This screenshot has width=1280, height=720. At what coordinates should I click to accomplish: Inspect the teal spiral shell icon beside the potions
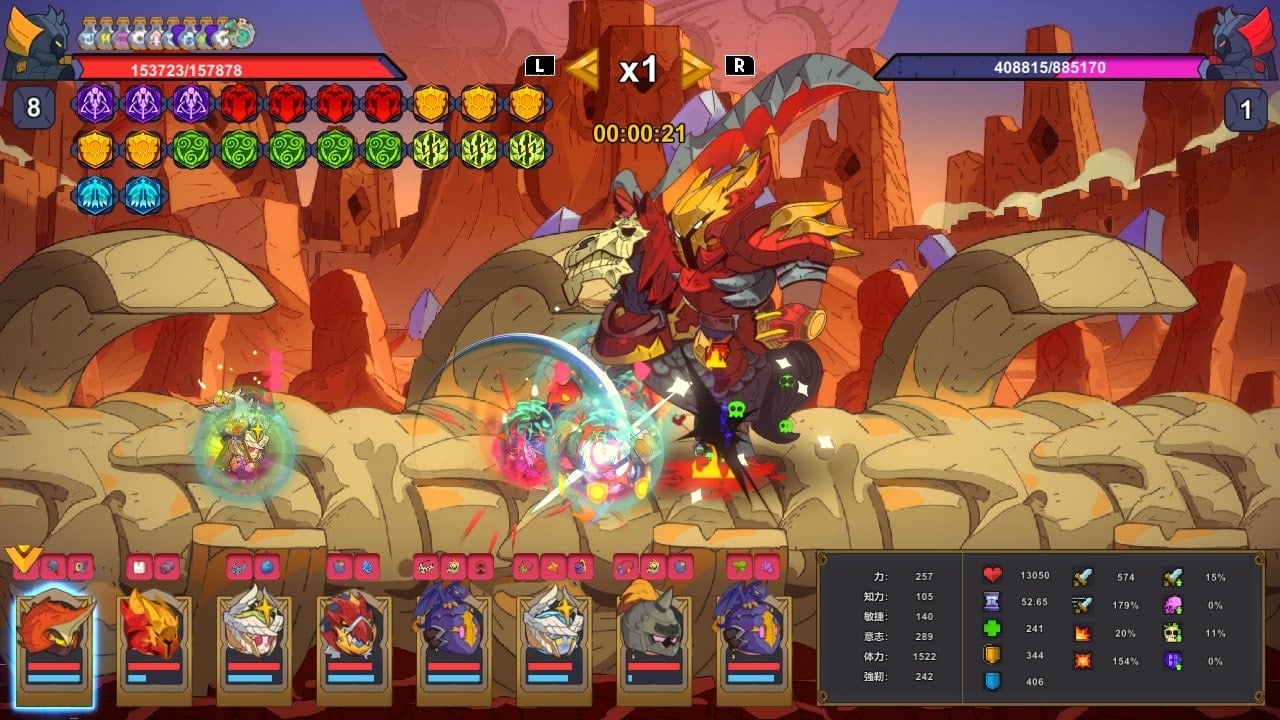point(242,34)
